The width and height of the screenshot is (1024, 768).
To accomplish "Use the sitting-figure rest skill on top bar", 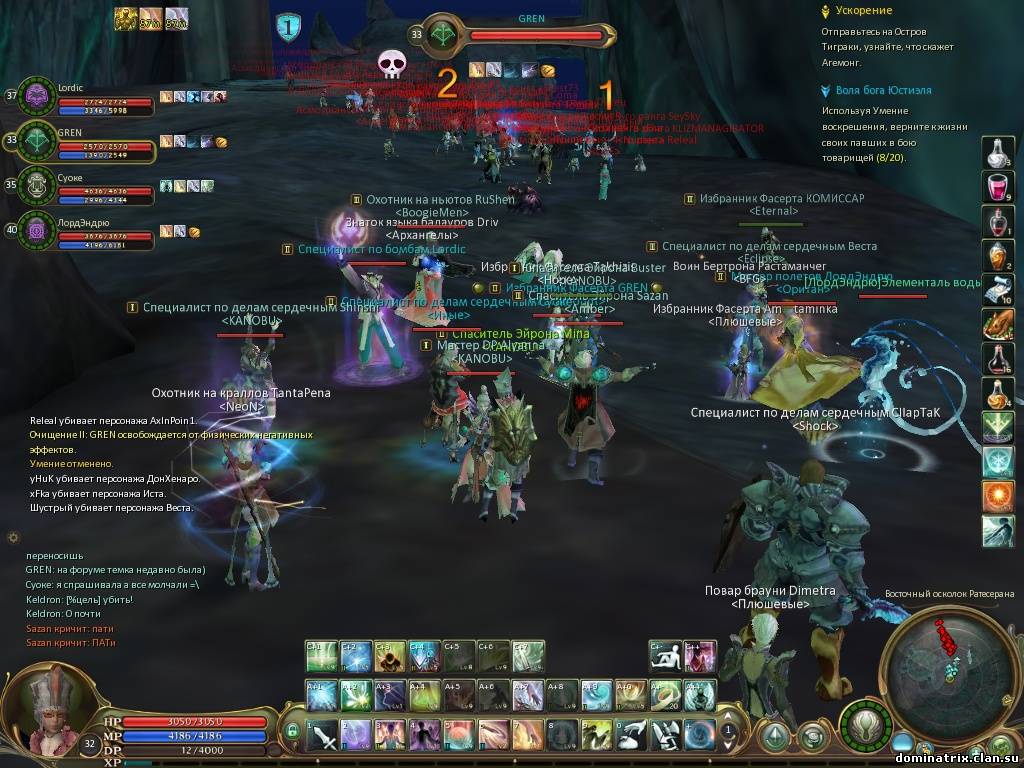I will 665,656.
